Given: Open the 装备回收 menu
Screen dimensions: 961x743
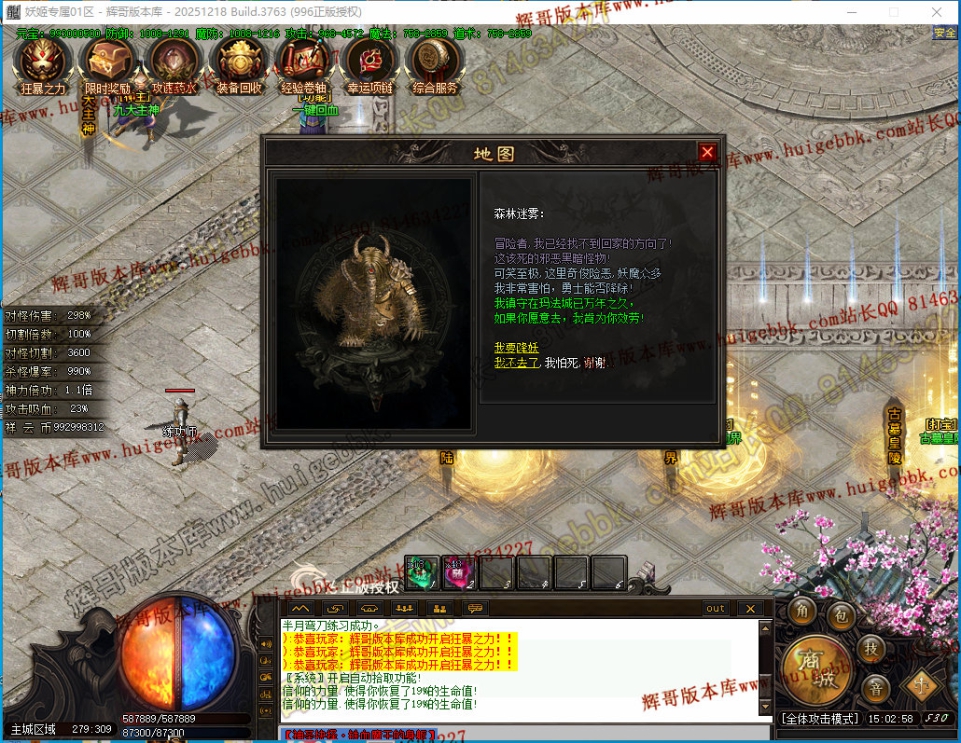Looking at the screenshot, I should (238, 63).
